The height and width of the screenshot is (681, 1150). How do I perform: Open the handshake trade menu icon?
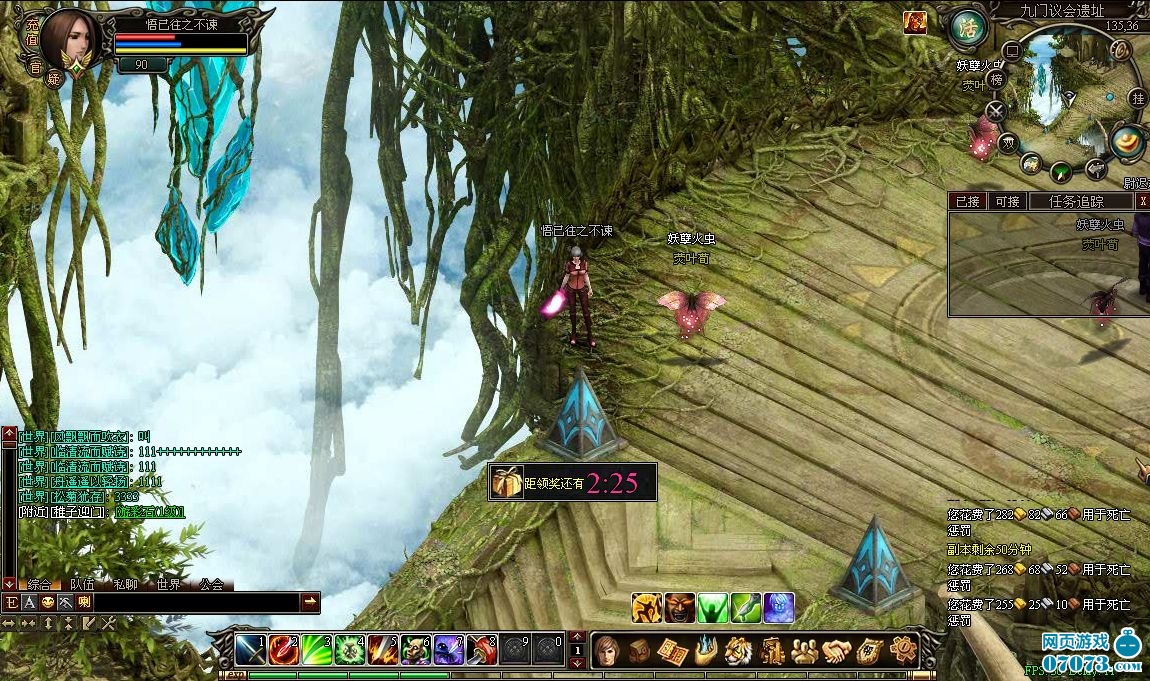point(836,651)
